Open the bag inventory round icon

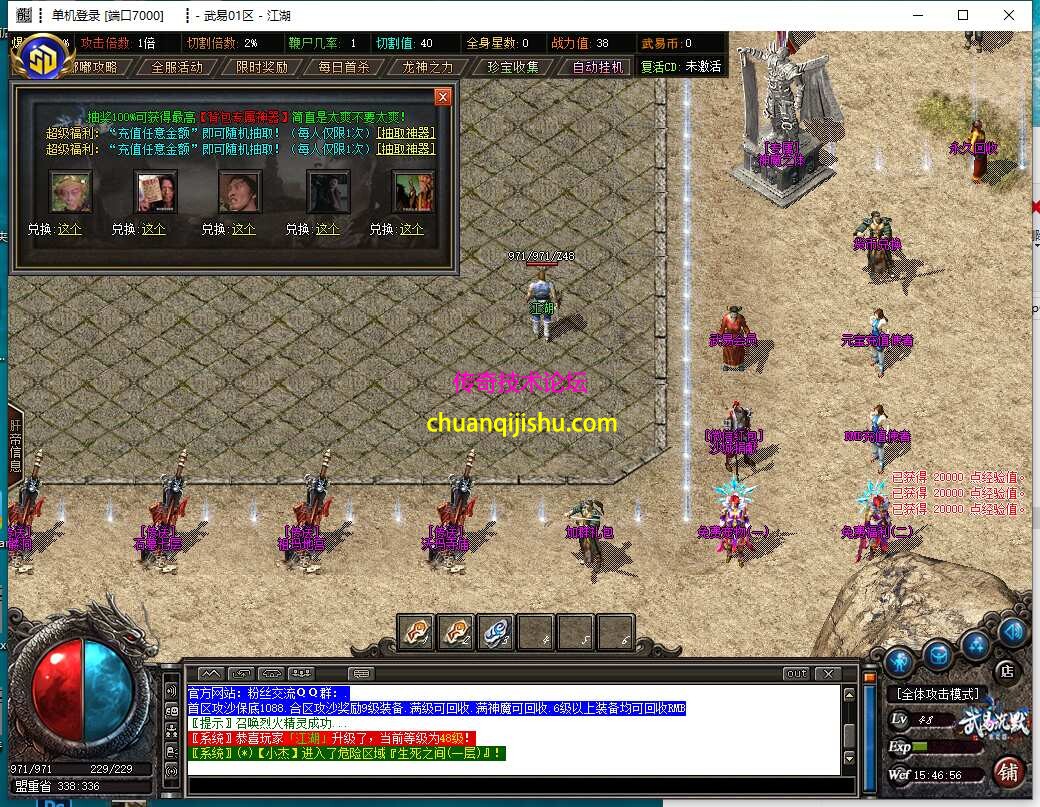937,655
